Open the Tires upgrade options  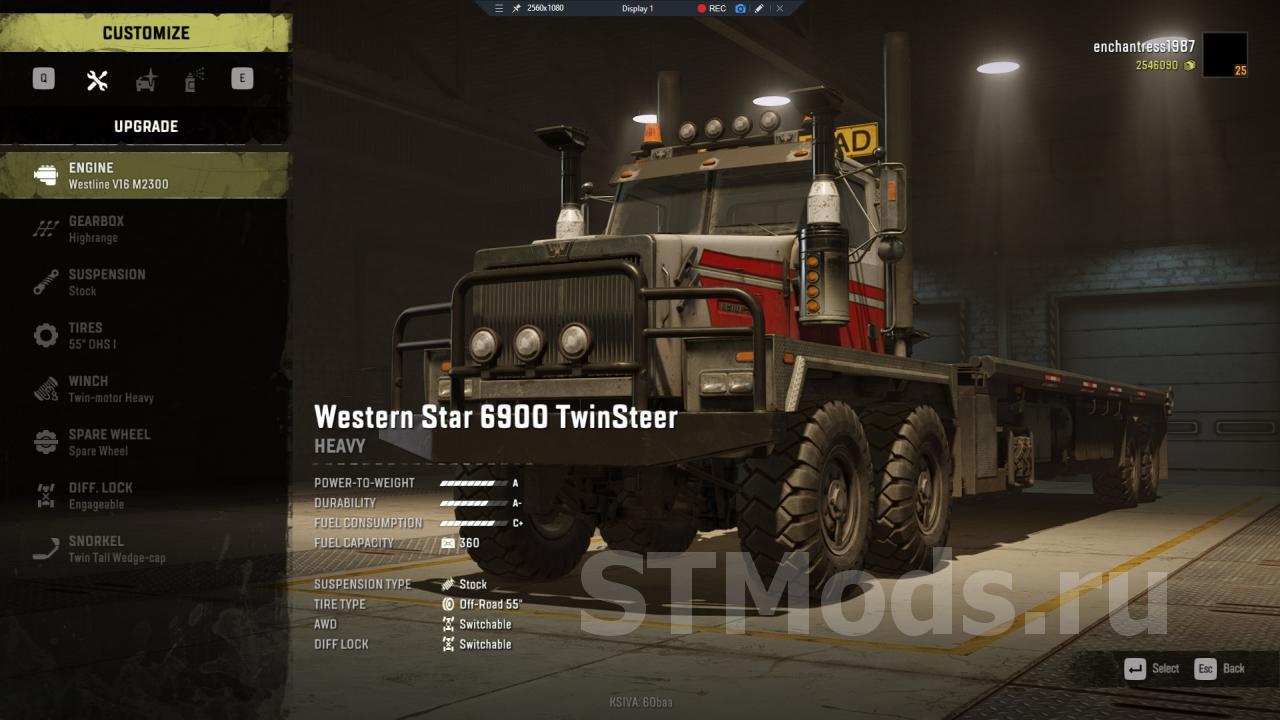145,335
